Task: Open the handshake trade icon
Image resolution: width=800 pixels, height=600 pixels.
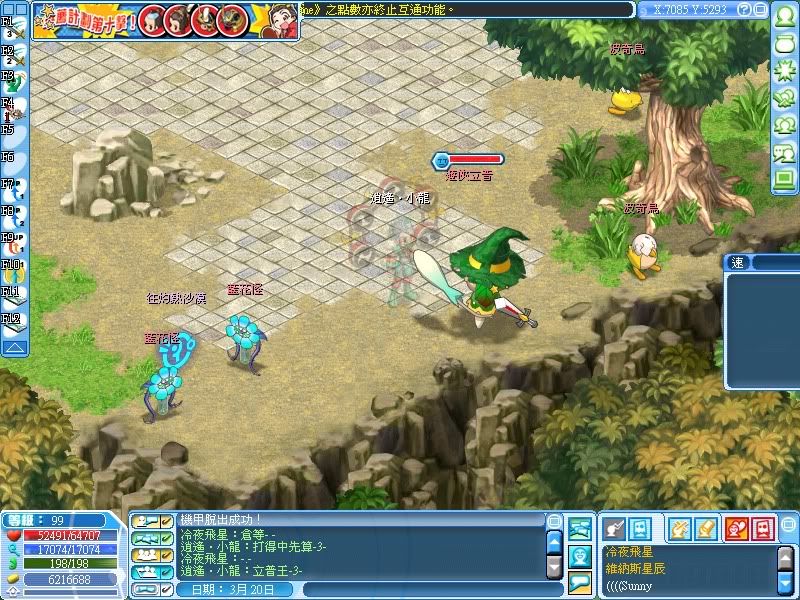Action: point(784,99)
